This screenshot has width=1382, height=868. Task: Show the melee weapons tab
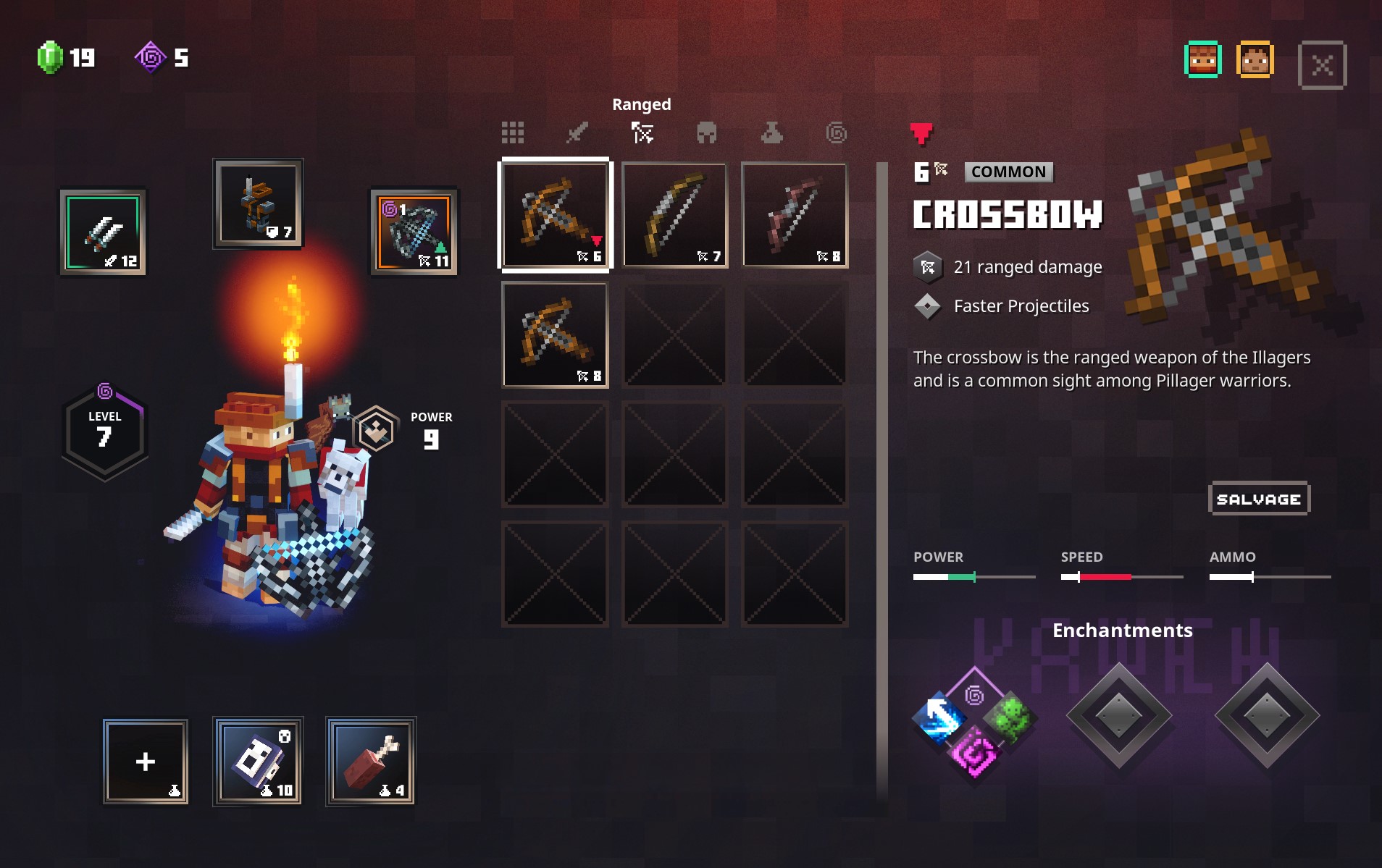pos(577,132)
